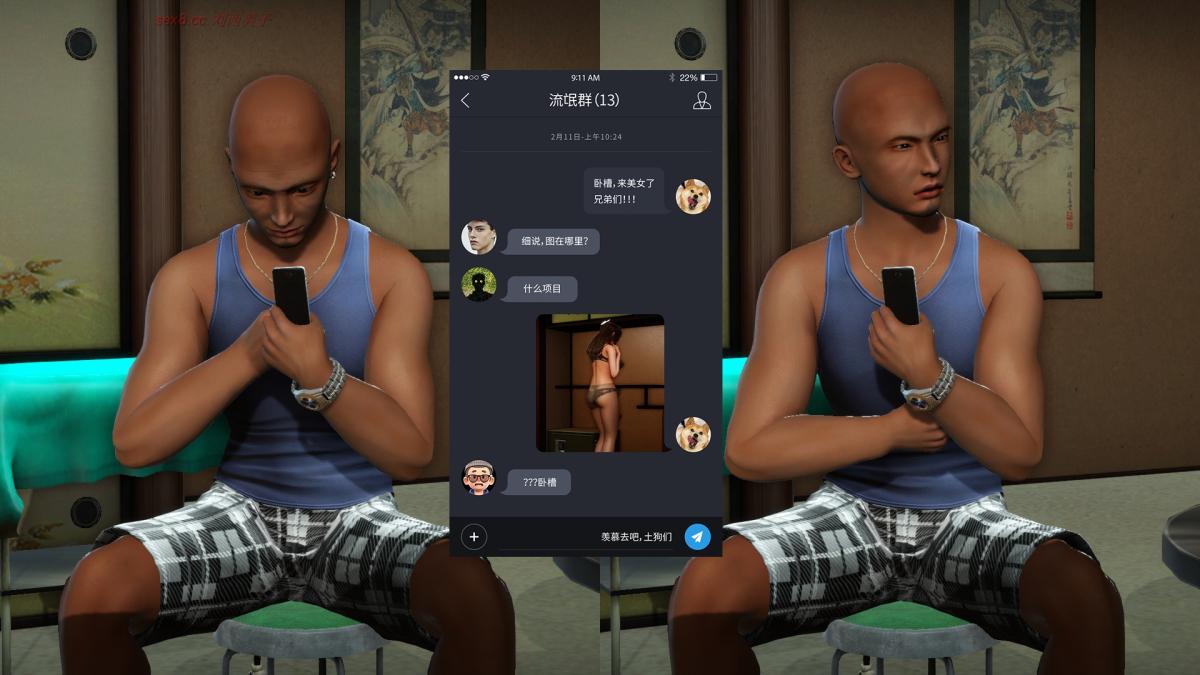Tap the "细说,图在哪里?" message bubble

[x=553, y=241]
